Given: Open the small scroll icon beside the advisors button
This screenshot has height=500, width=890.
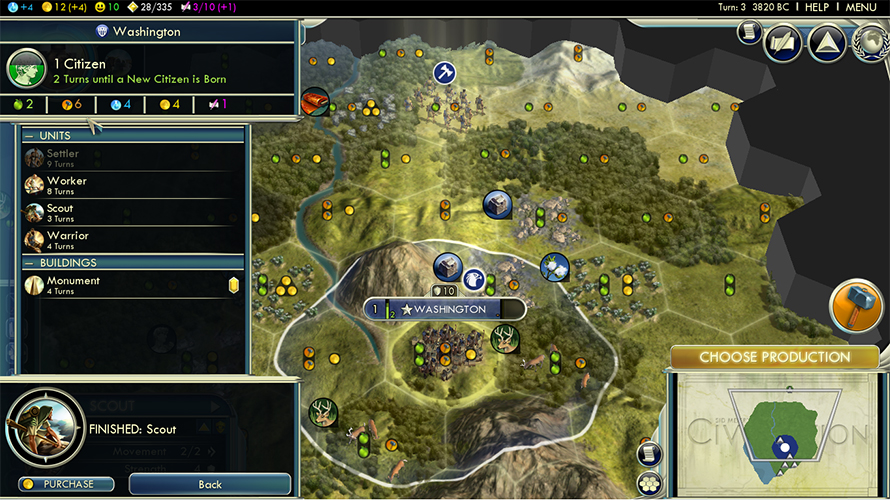Looking at the screenshot, I should pyautogui.click(x=749, y=32).
